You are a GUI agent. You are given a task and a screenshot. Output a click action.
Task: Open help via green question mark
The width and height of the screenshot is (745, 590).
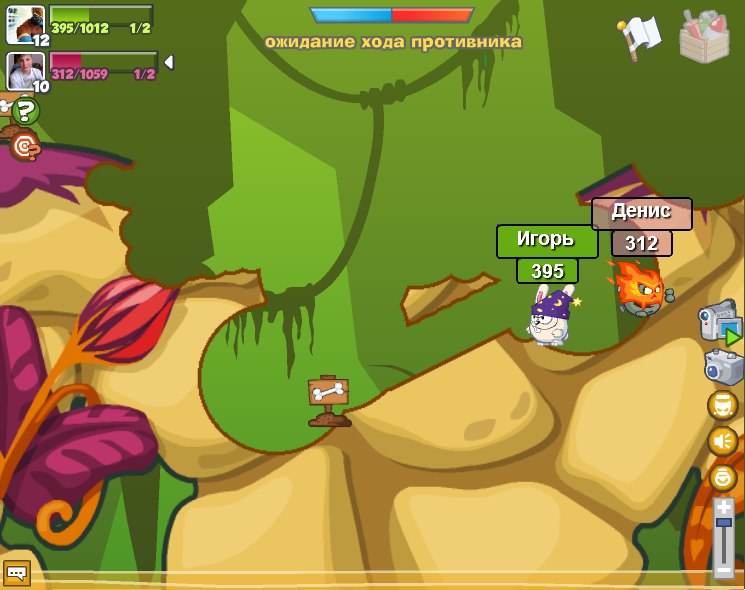click(x=25, y=111)
